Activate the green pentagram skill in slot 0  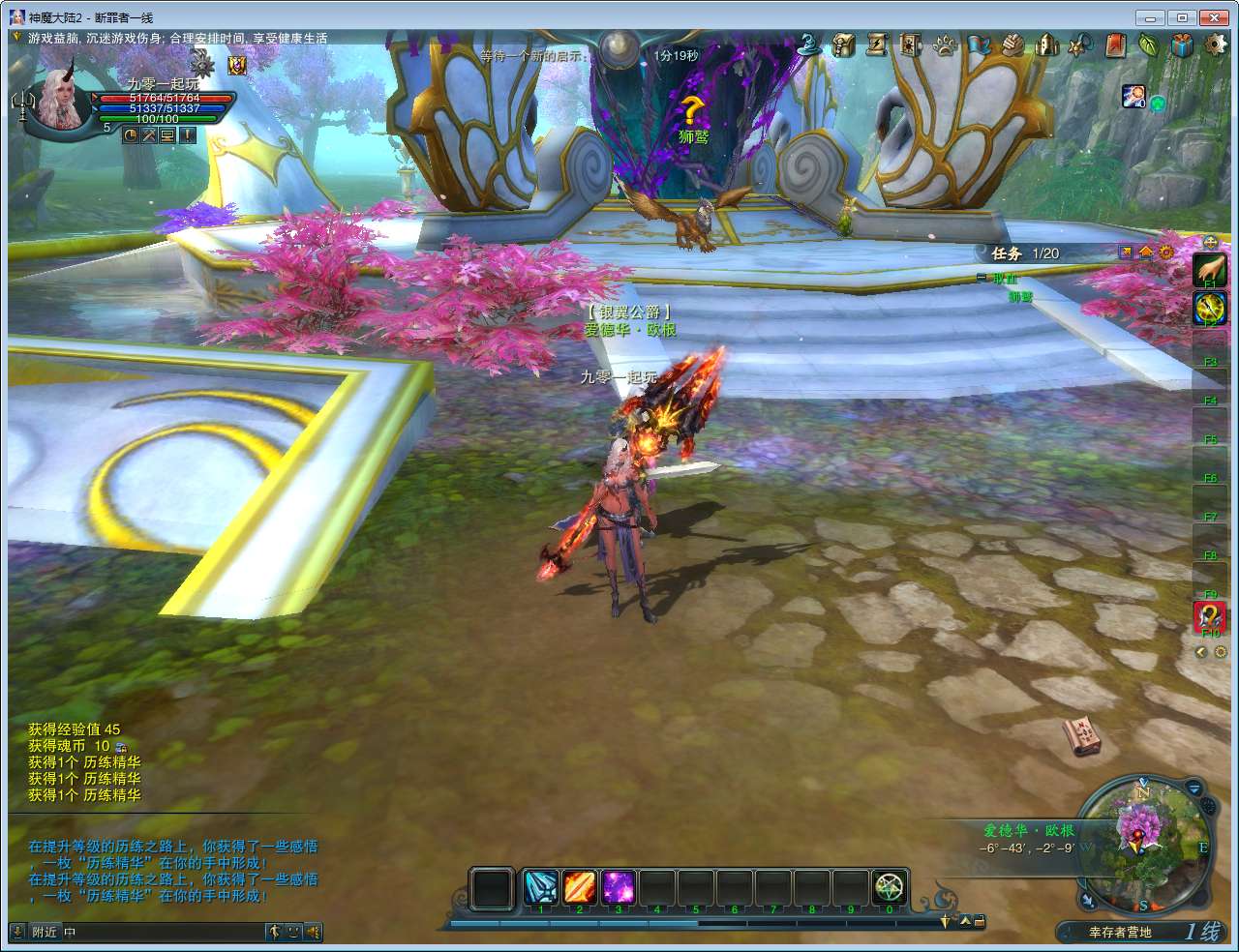point(889,887)
